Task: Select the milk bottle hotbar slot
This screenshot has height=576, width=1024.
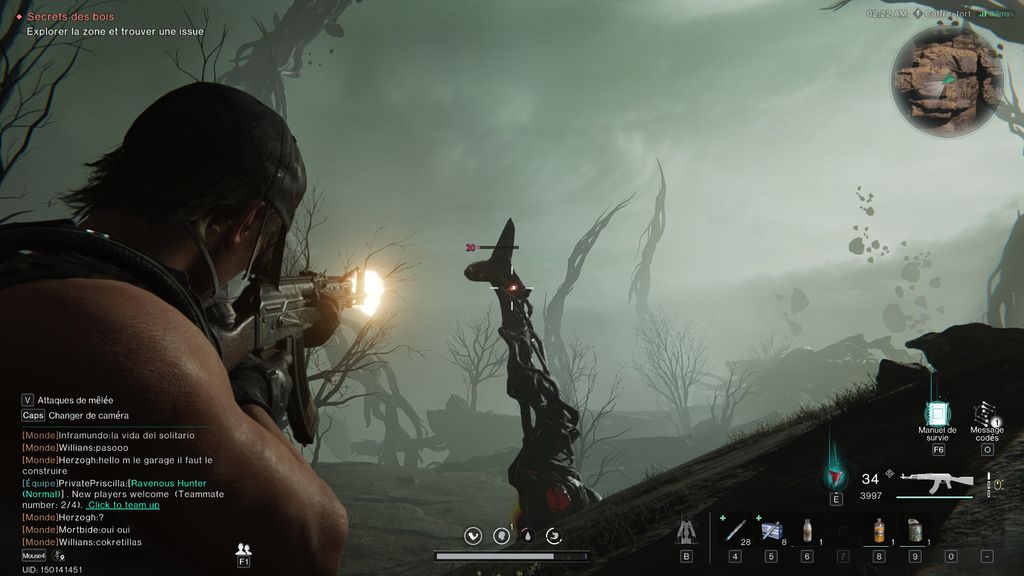Action: click(807, 530)
